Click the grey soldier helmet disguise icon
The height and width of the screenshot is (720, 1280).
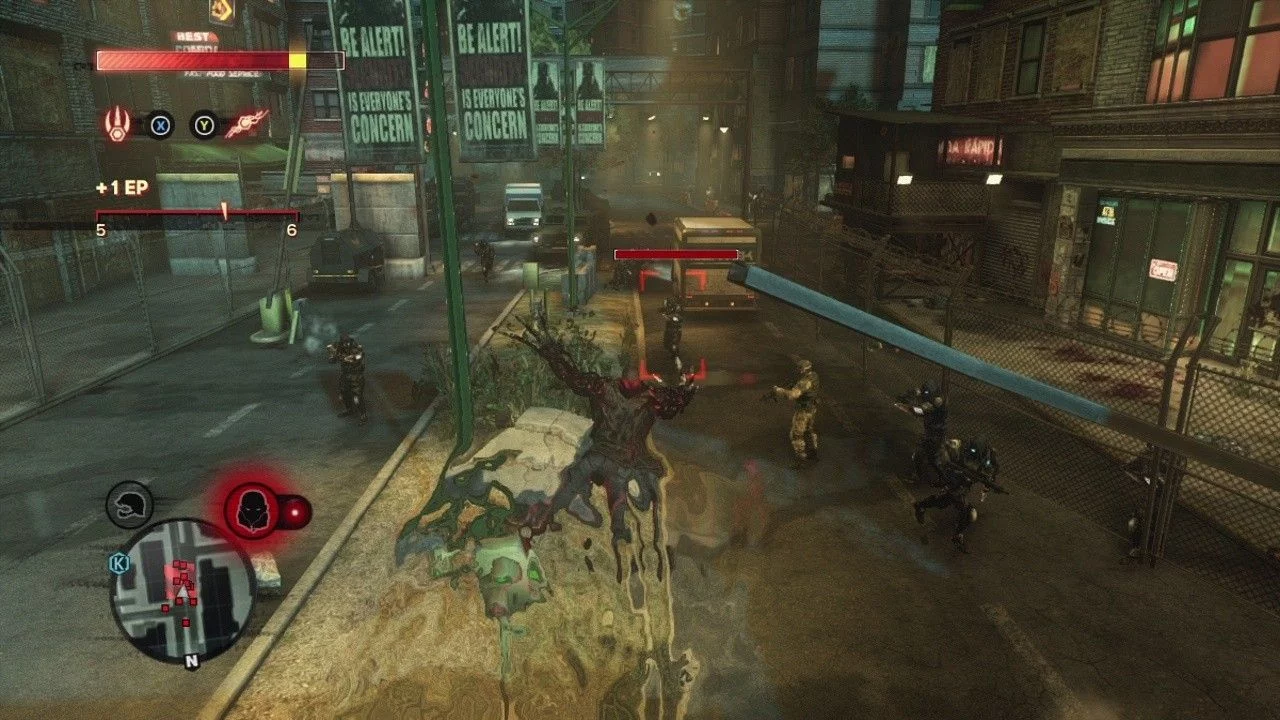130,505
